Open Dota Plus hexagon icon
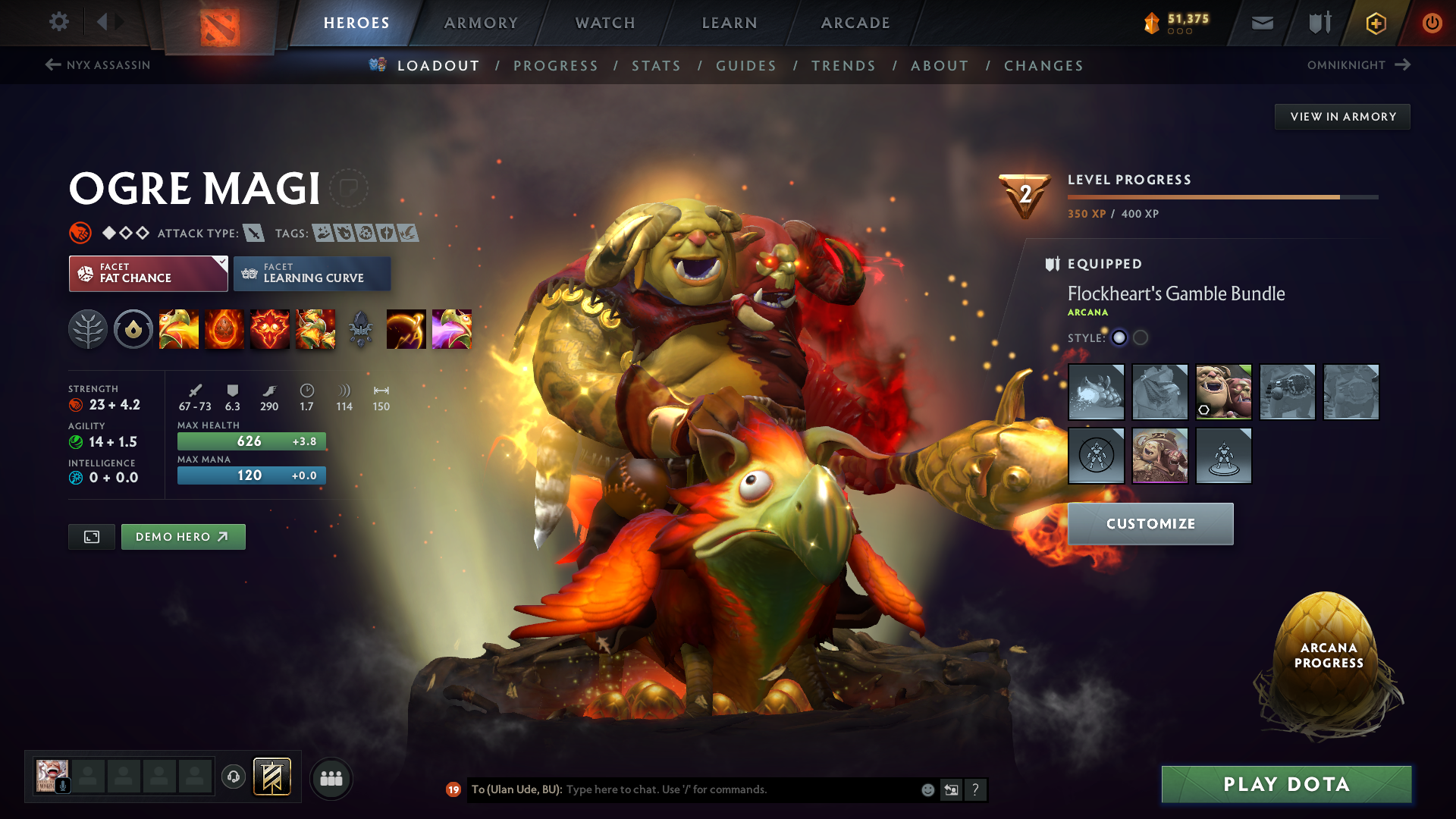1456x819 pixels. (1375, 23)
